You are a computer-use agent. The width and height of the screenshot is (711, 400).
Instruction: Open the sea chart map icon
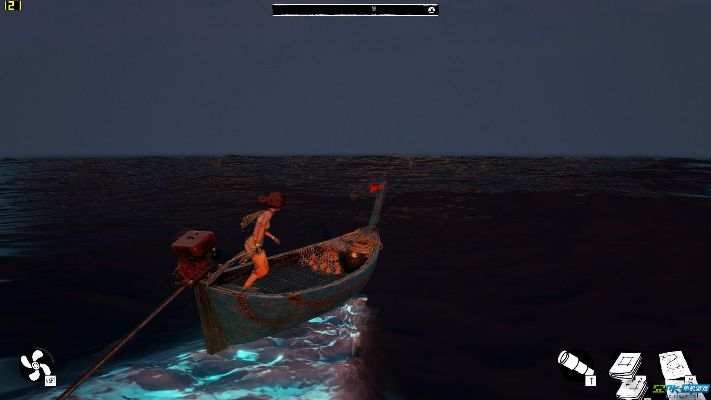[x=677, y=367]
